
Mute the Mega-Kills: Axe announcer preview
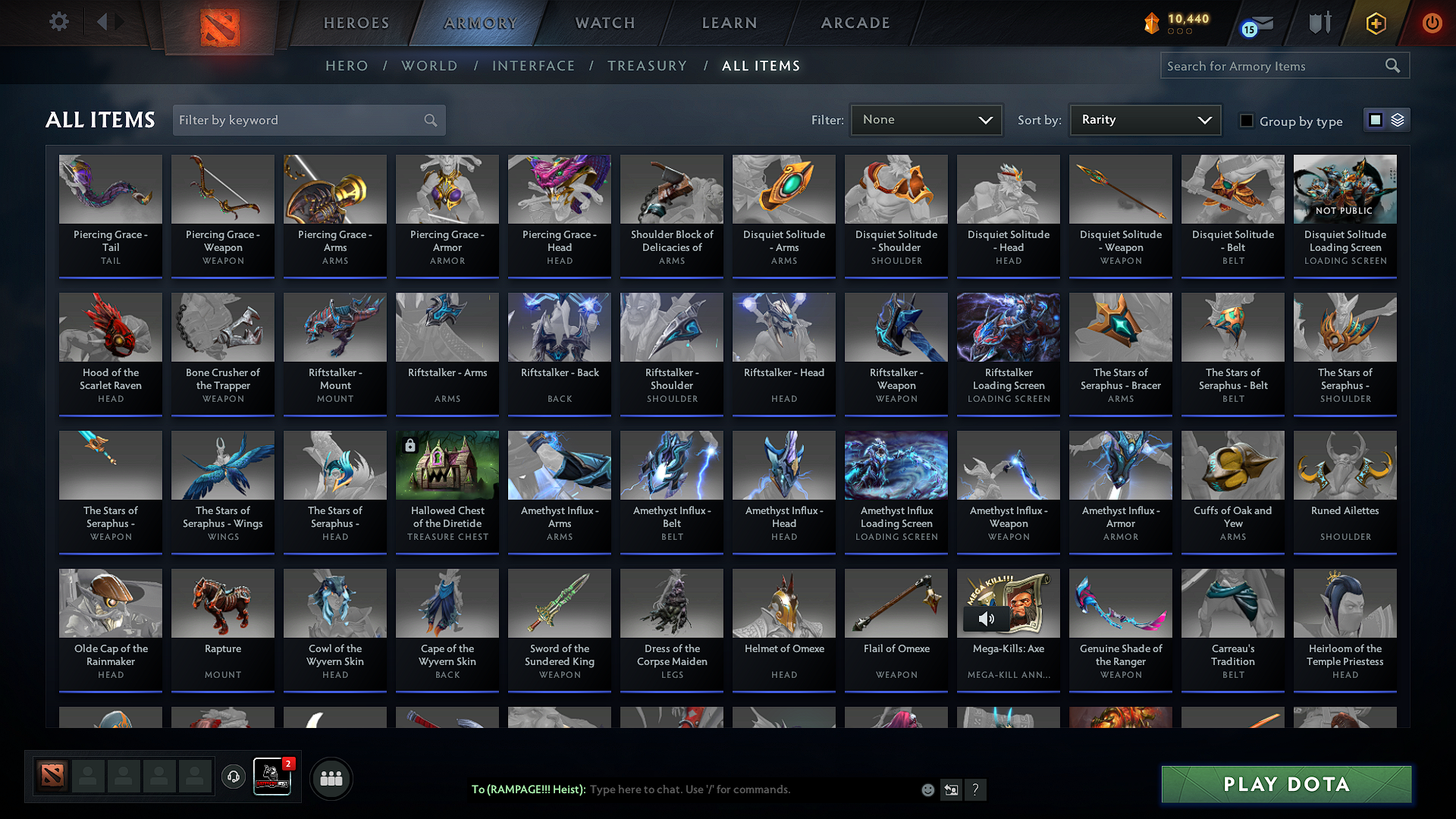pyautogui.click(x=987, y=619)
